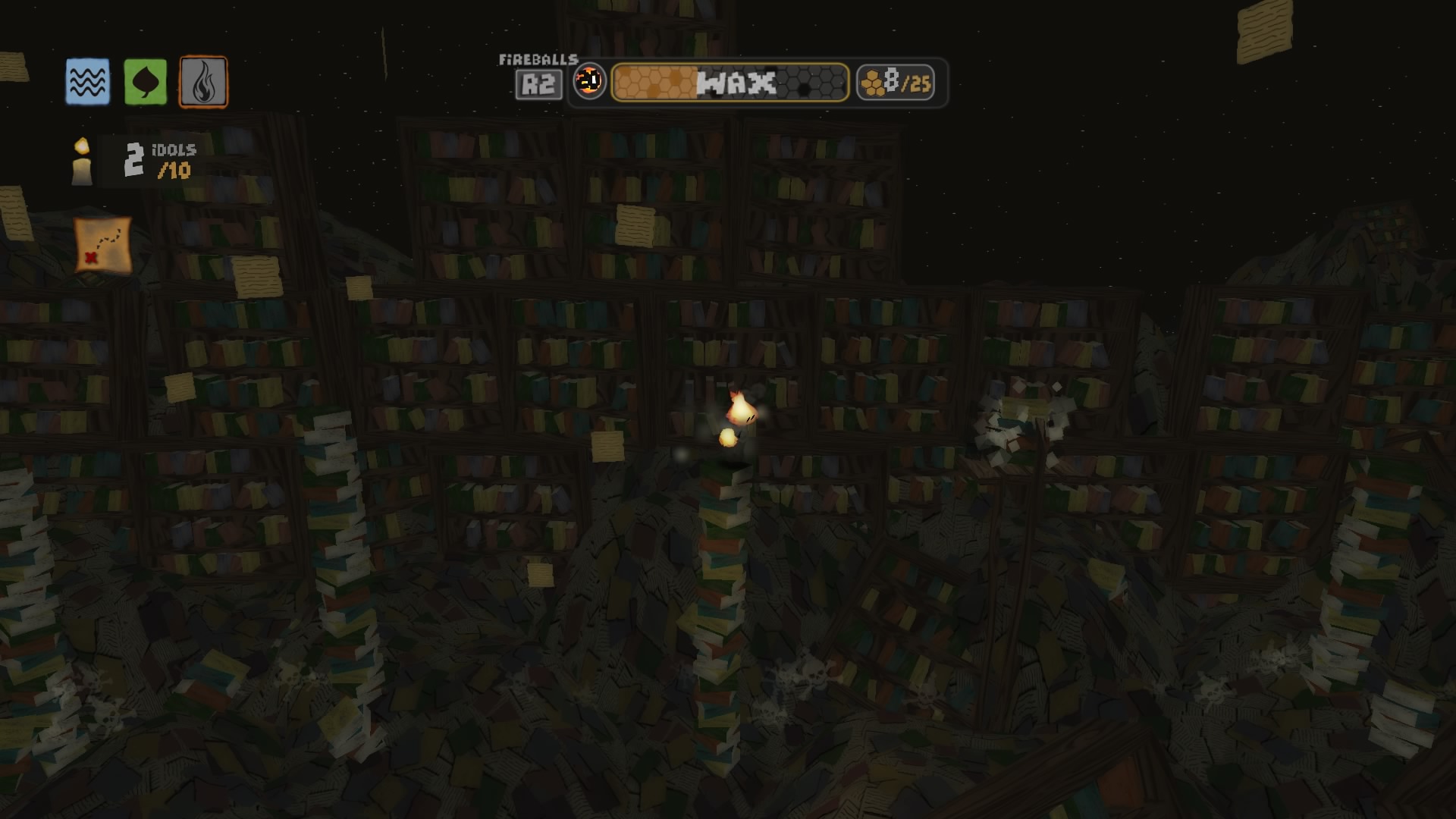Click the WAX honeycomb progress bar

point(730,83)
